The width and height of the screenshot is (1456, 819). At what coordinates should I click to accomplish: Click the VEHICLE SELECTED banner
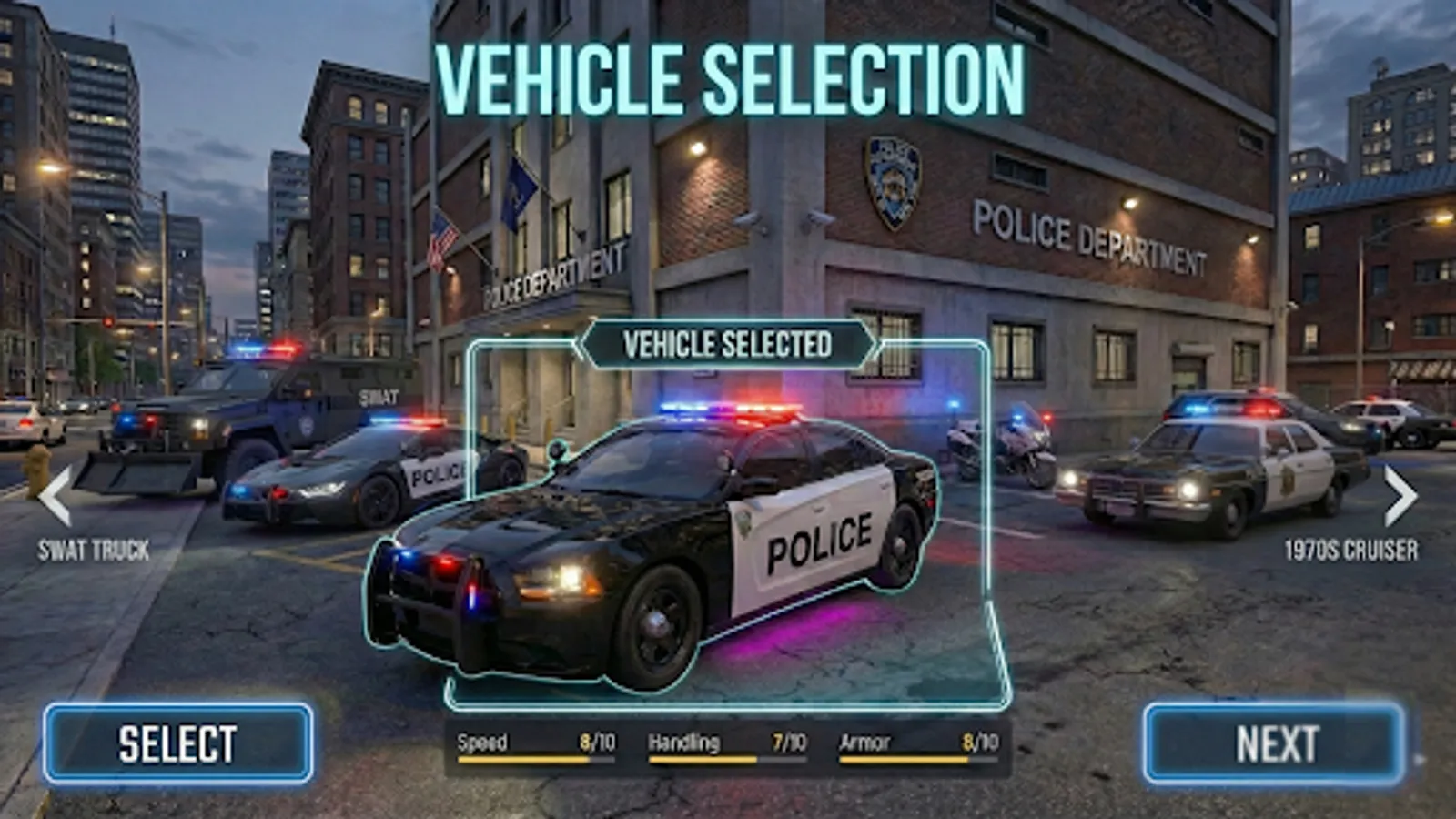click(x=727, y=344)
